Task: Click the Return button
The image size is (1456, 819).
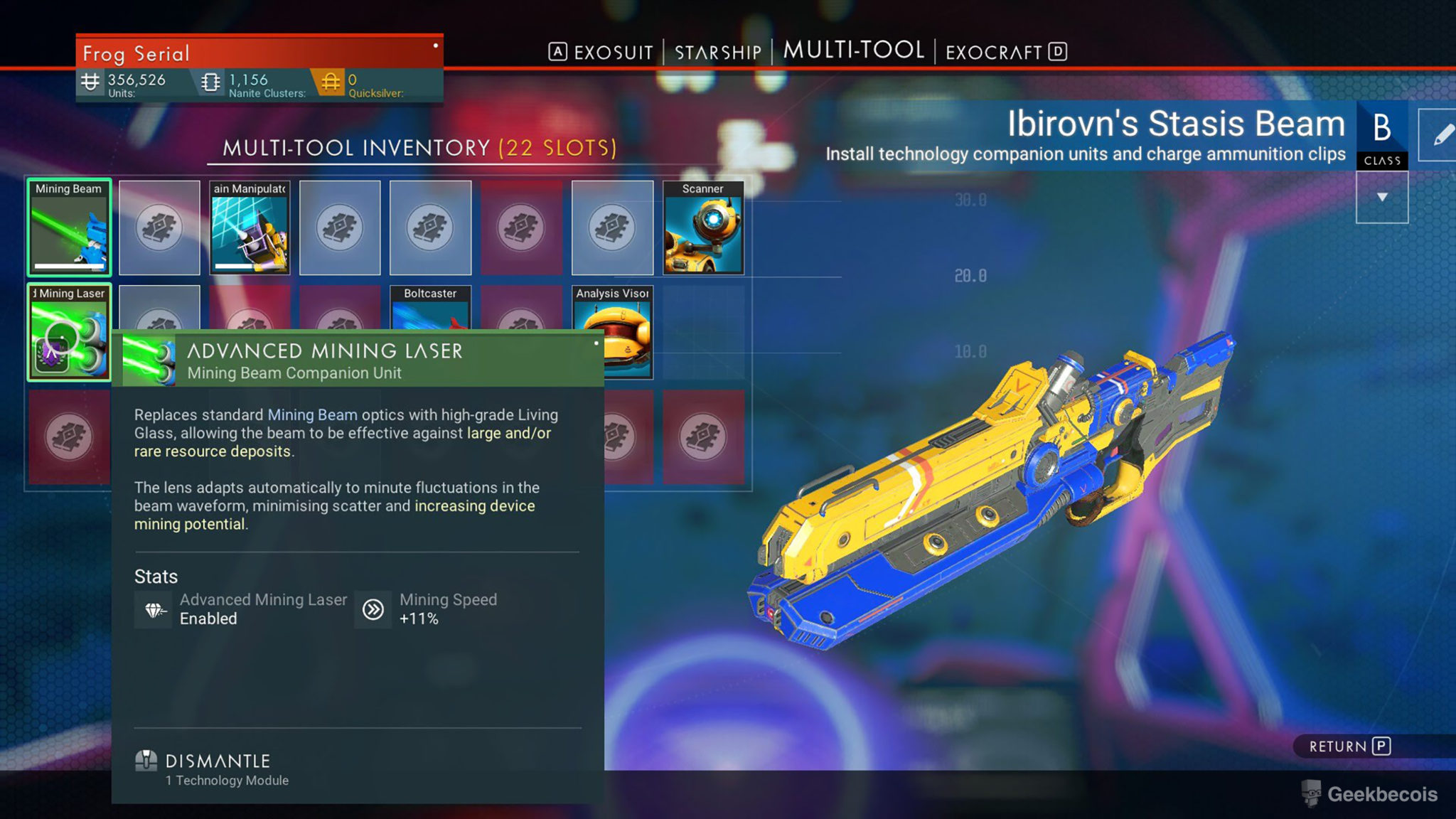Action: pos(1349,746)
